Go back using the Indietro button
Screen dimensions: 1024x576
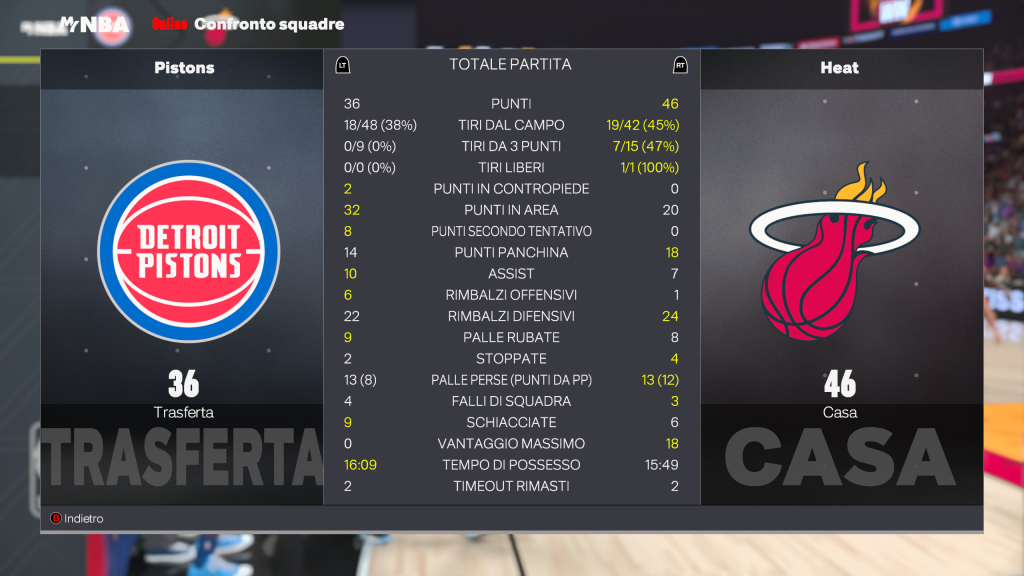tap(78, 519)
